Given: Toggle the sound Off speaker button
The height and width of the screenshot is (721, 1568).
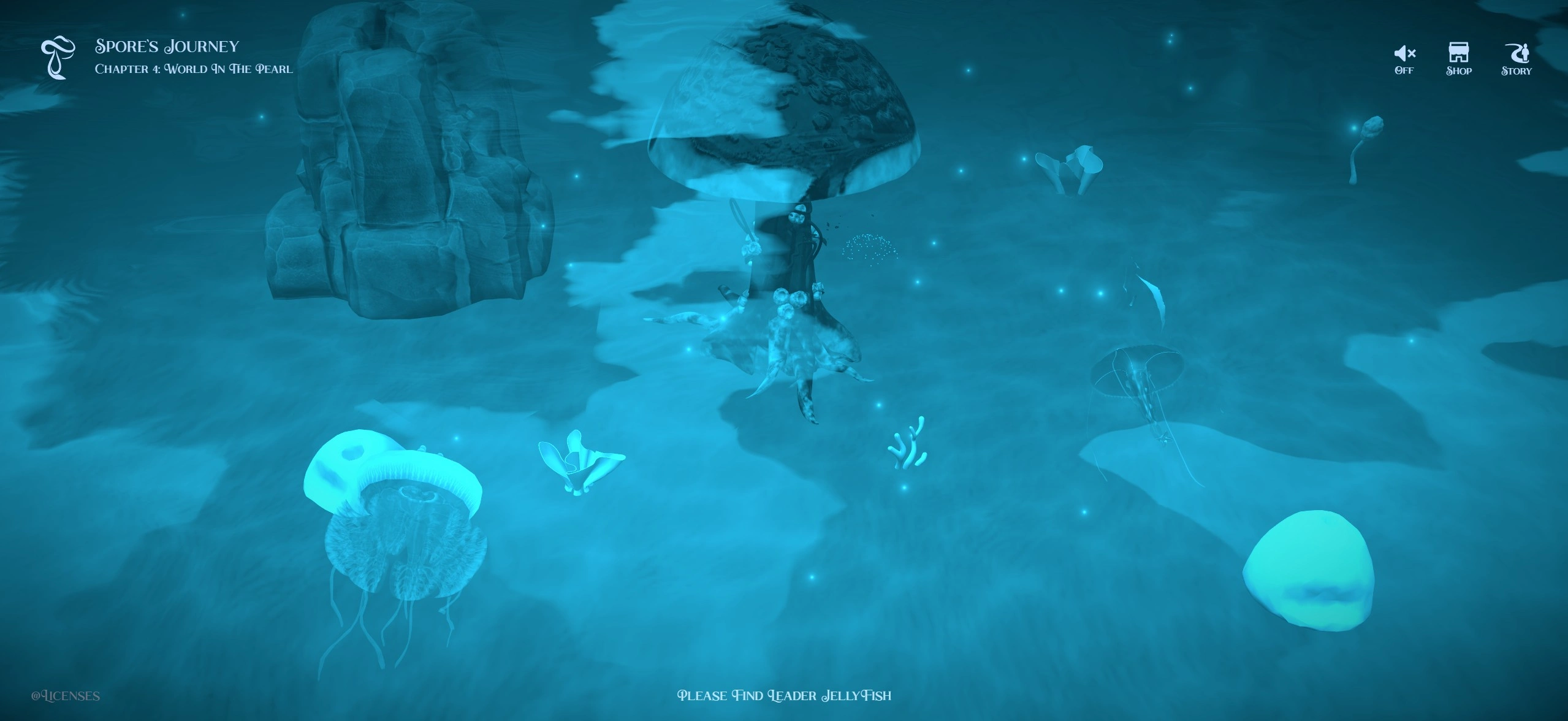Looking at the screenshot, I should tap(1404, 59).
